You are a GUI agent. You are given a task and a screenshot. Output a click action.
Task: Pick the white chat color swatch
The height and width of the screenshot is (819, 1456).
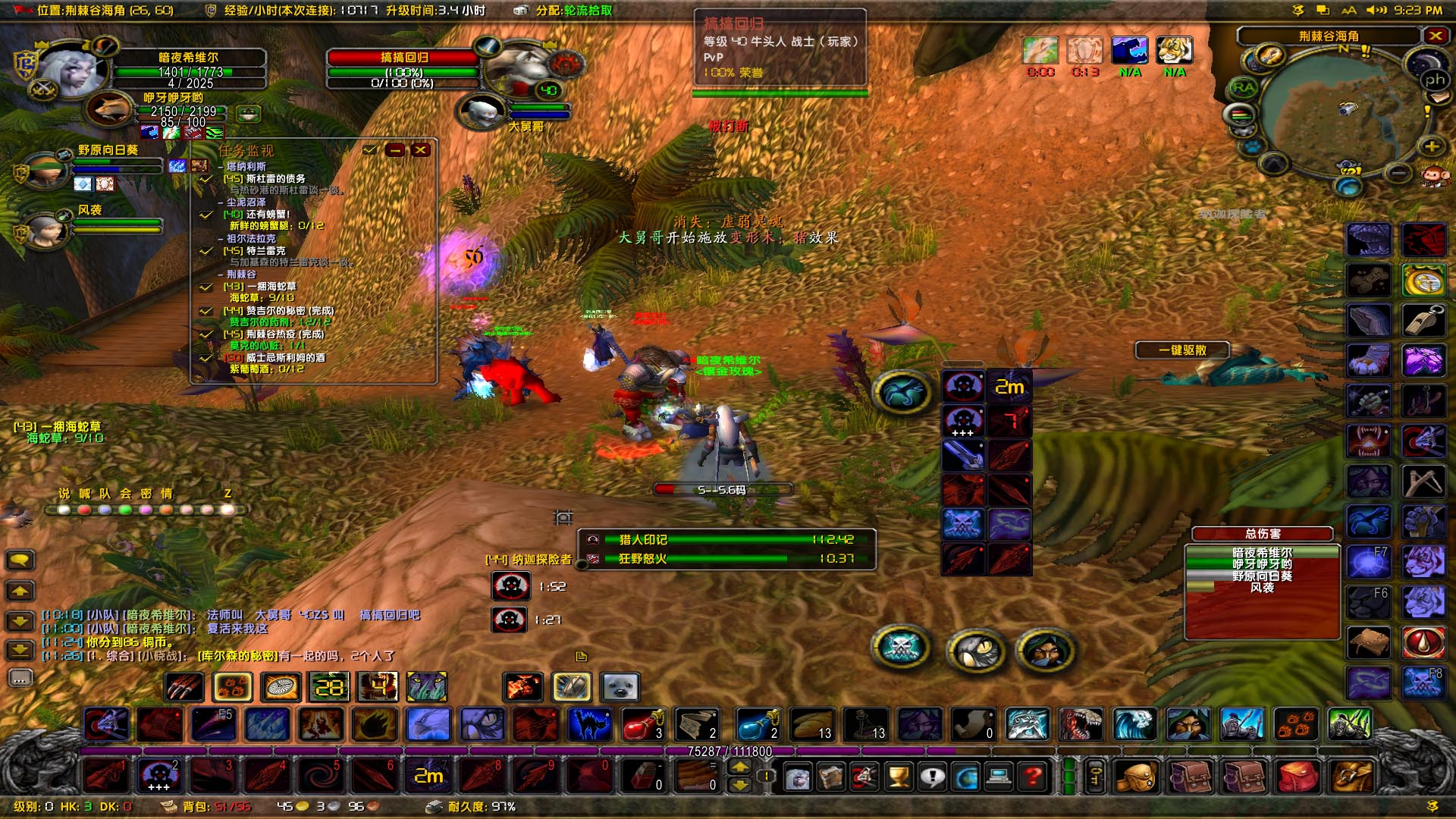64,510
